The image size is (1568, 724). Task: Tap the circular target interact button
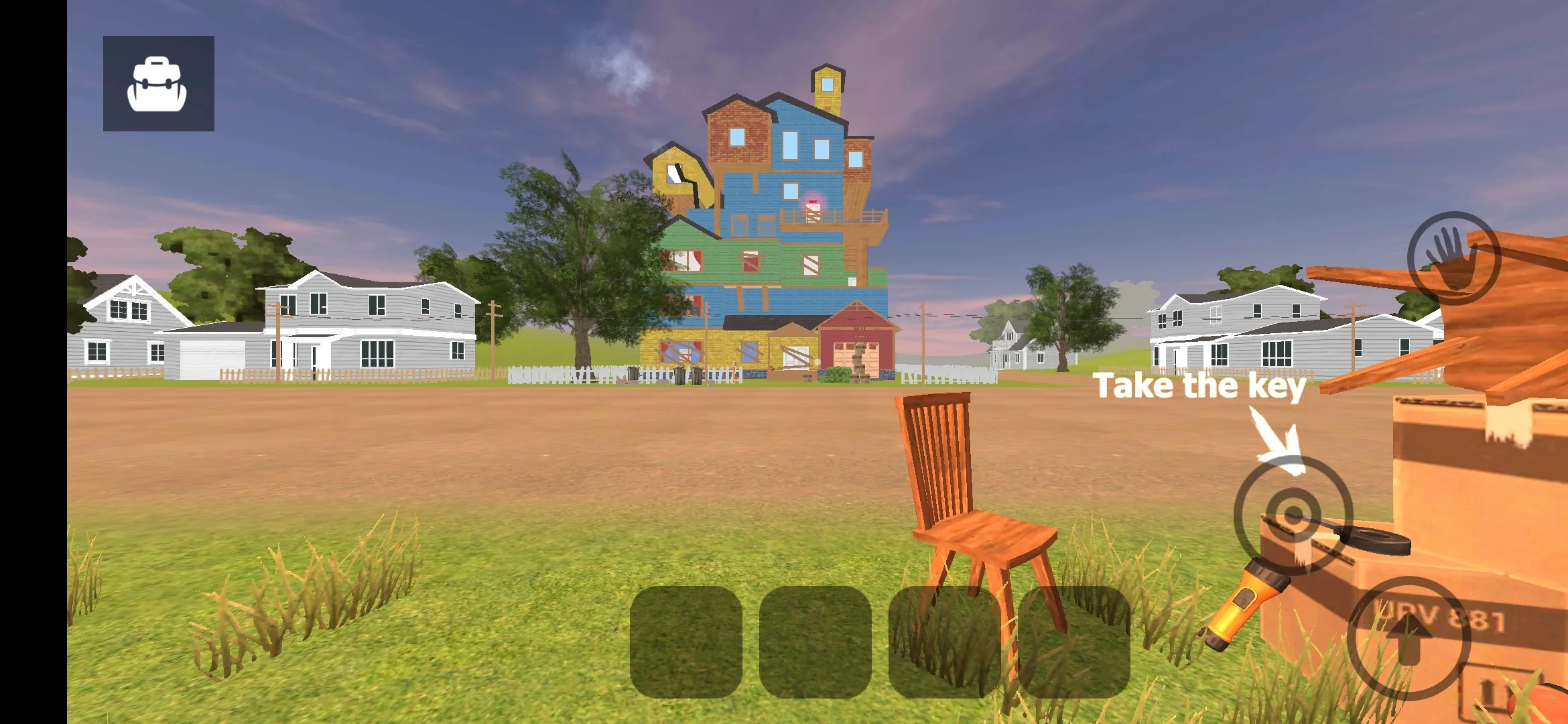[x=1293, y=515]
